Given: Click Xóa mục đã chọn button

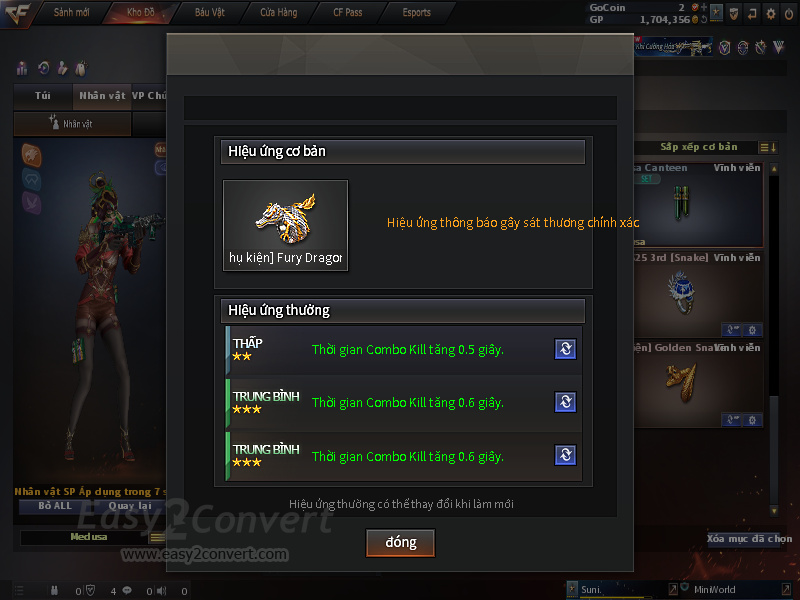Looking at the screenshot, I should 750,539.
